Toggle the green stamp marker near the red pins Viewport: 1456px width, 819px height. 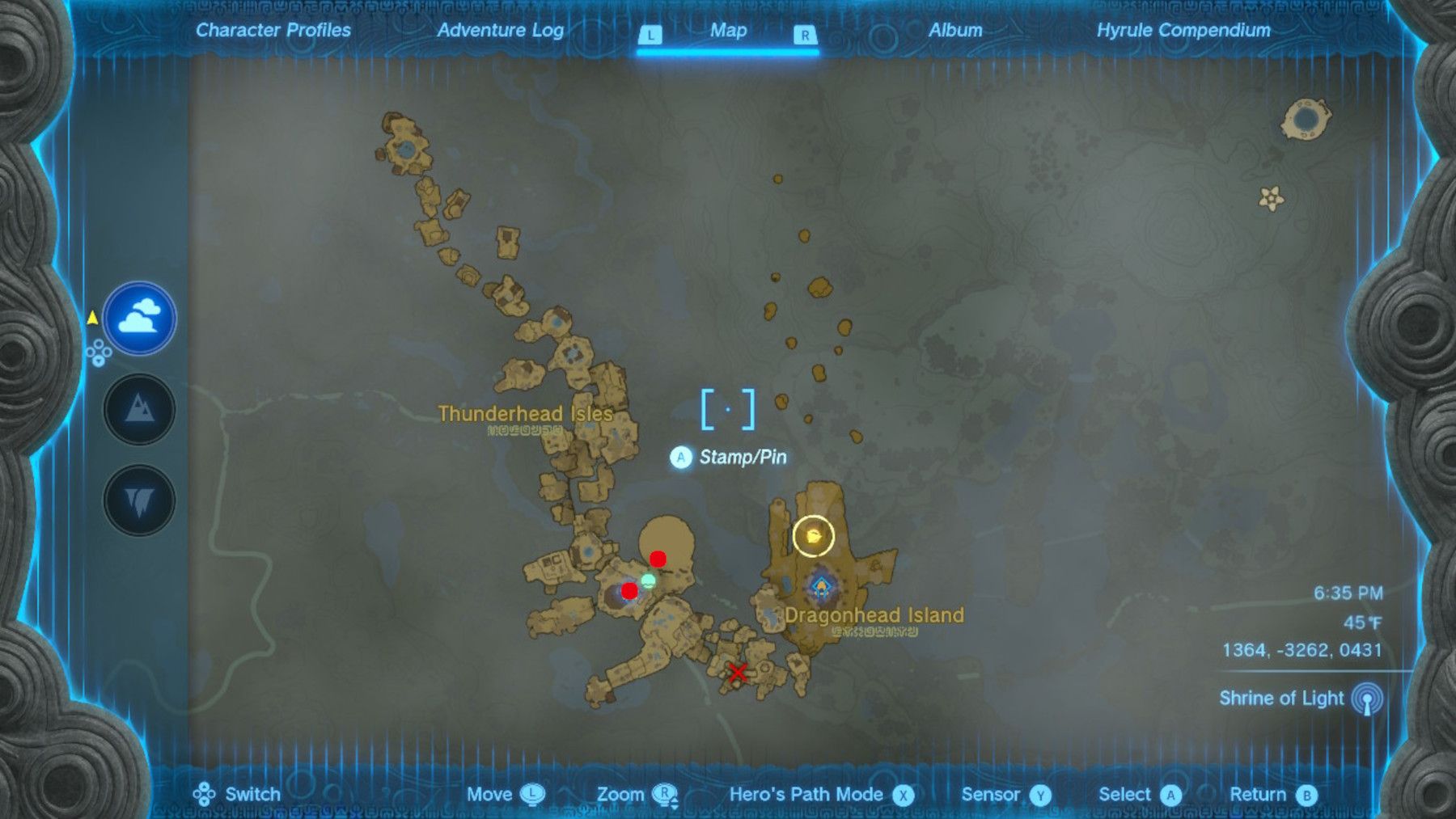pos(647,580)
